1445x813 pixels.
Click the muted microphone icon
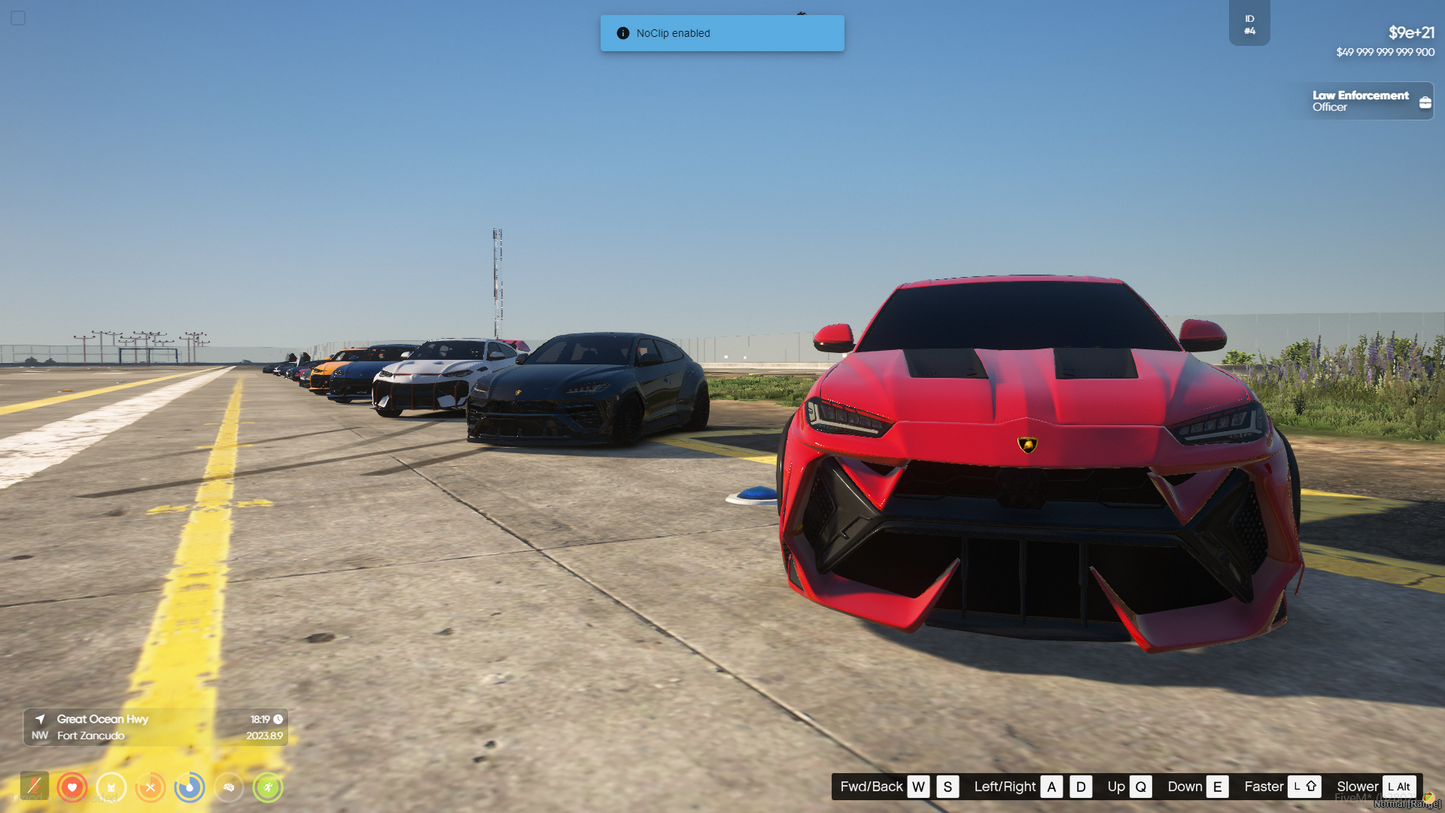coord(34,786)
